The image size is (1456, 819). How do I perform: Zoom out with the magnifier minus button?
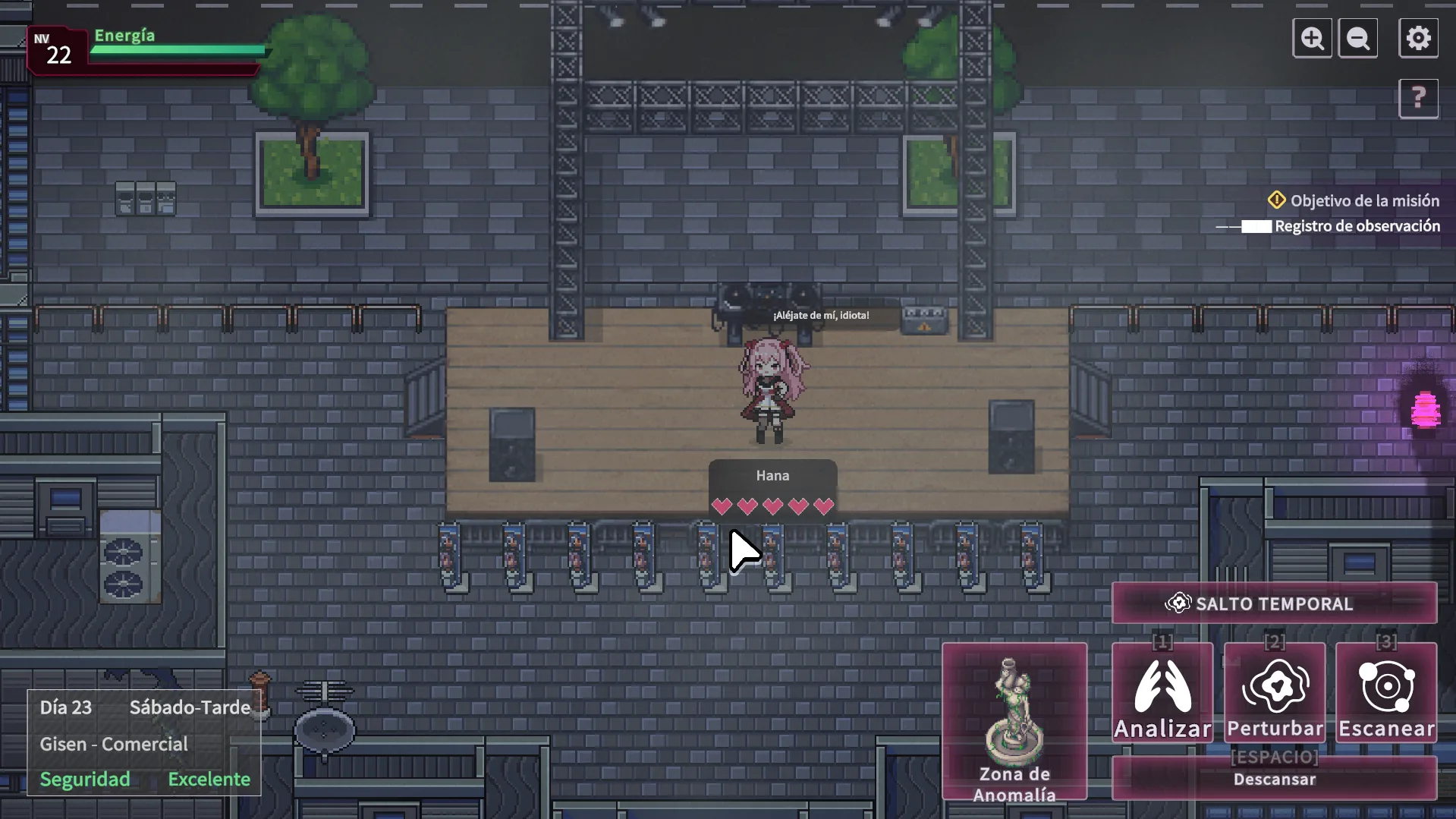click(1358, 38)
